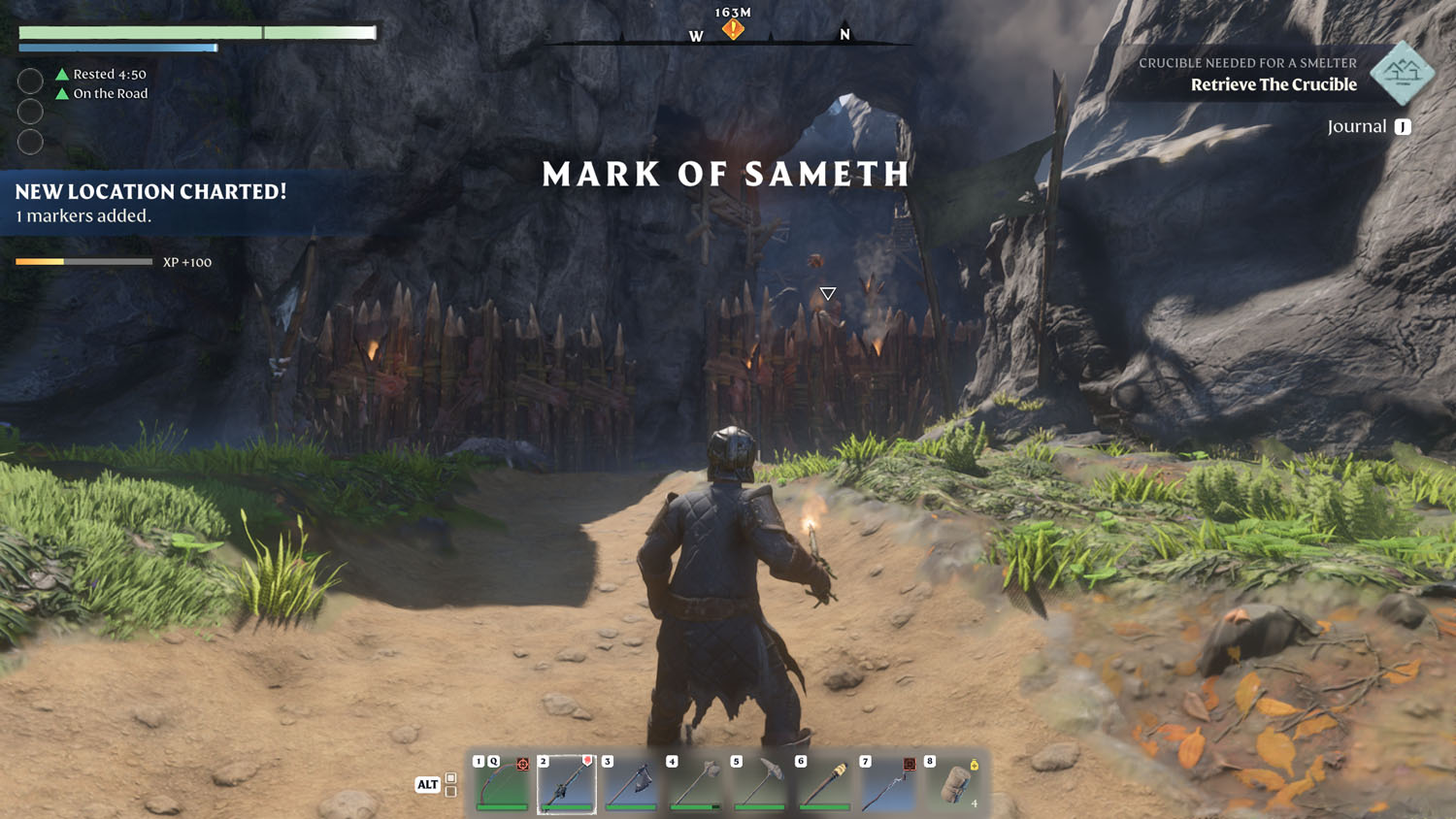Image resolution: width=1456 pixels, height=819 pixels.
Task: Select the sword in hotbar slot 2
Action: pos(566,786)
